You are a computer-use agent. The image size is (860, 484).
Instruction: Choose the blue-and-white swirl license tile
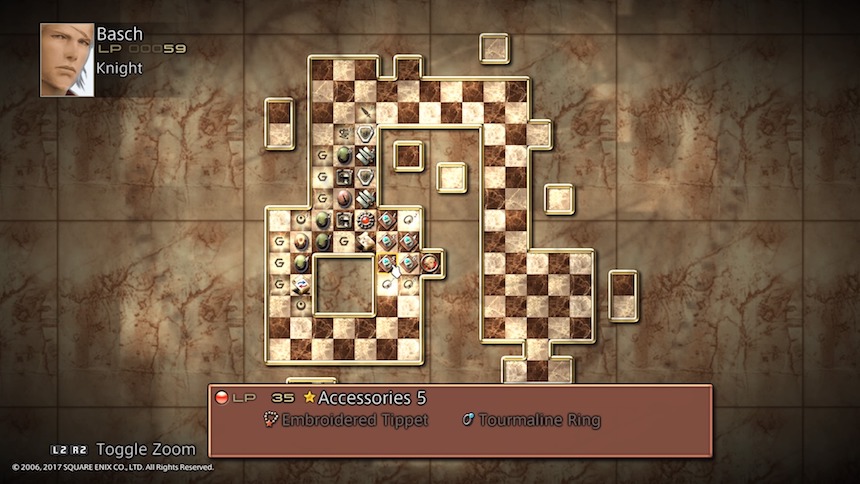300,285
